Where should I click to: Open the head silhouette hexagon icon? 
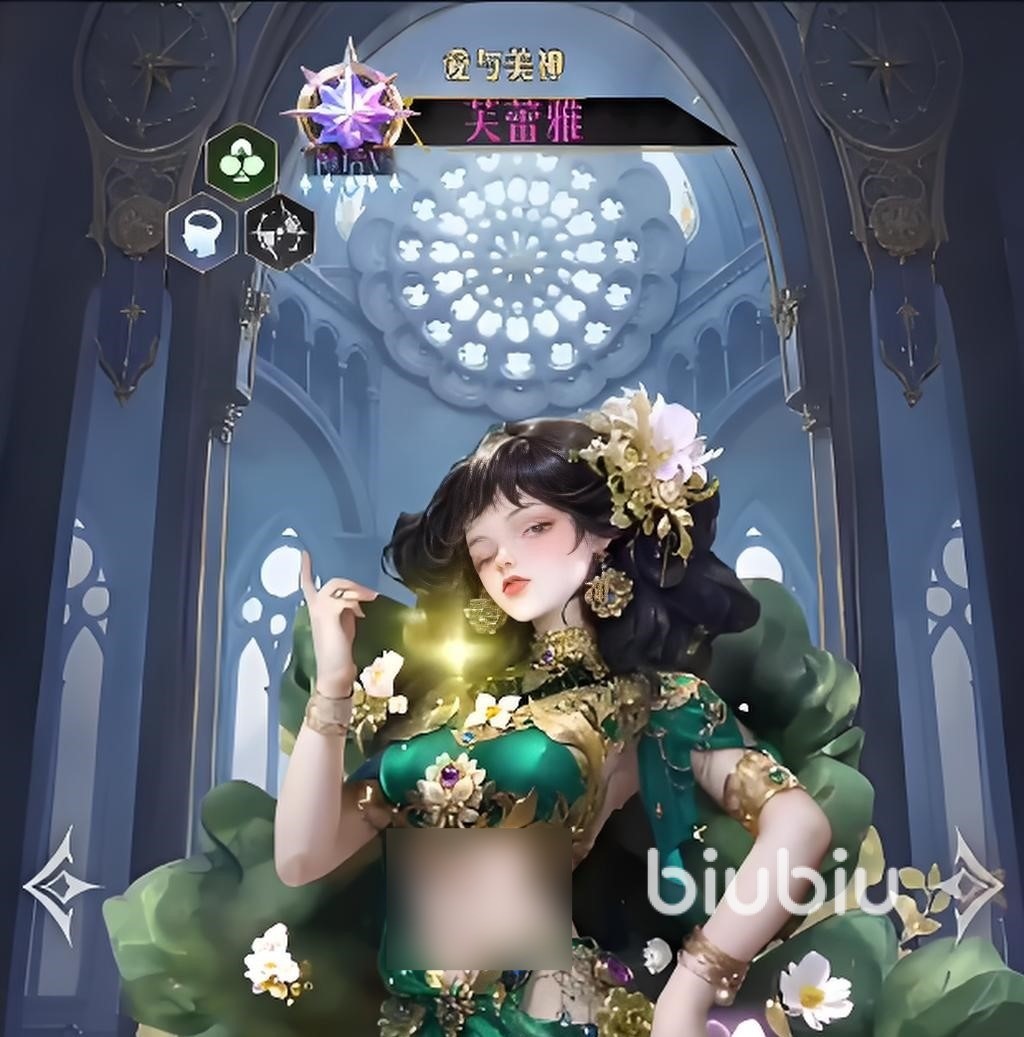[201, 232]
